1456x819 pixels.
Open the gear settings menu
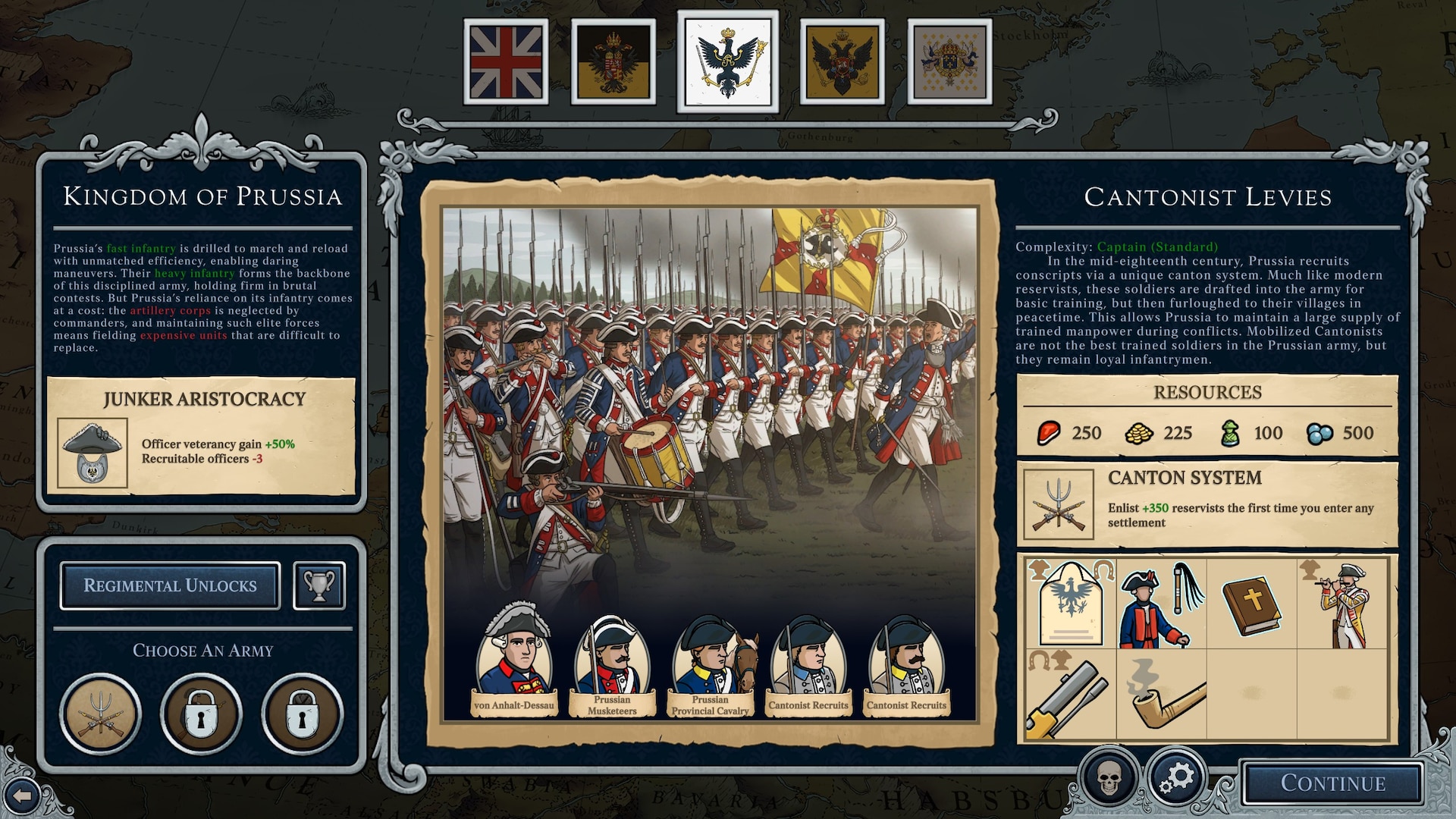pos(1175,778)
